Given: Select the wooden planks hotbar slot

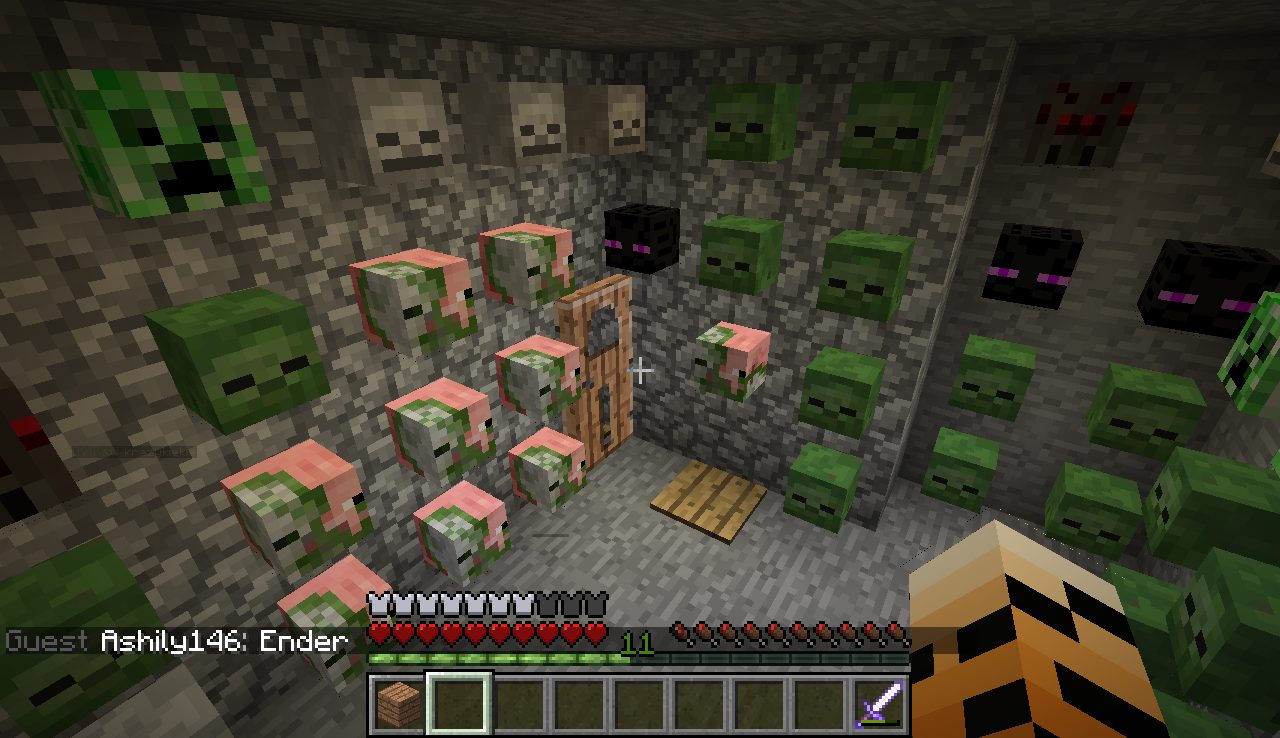Looking at the screenshot, I should tap(399, 704).
